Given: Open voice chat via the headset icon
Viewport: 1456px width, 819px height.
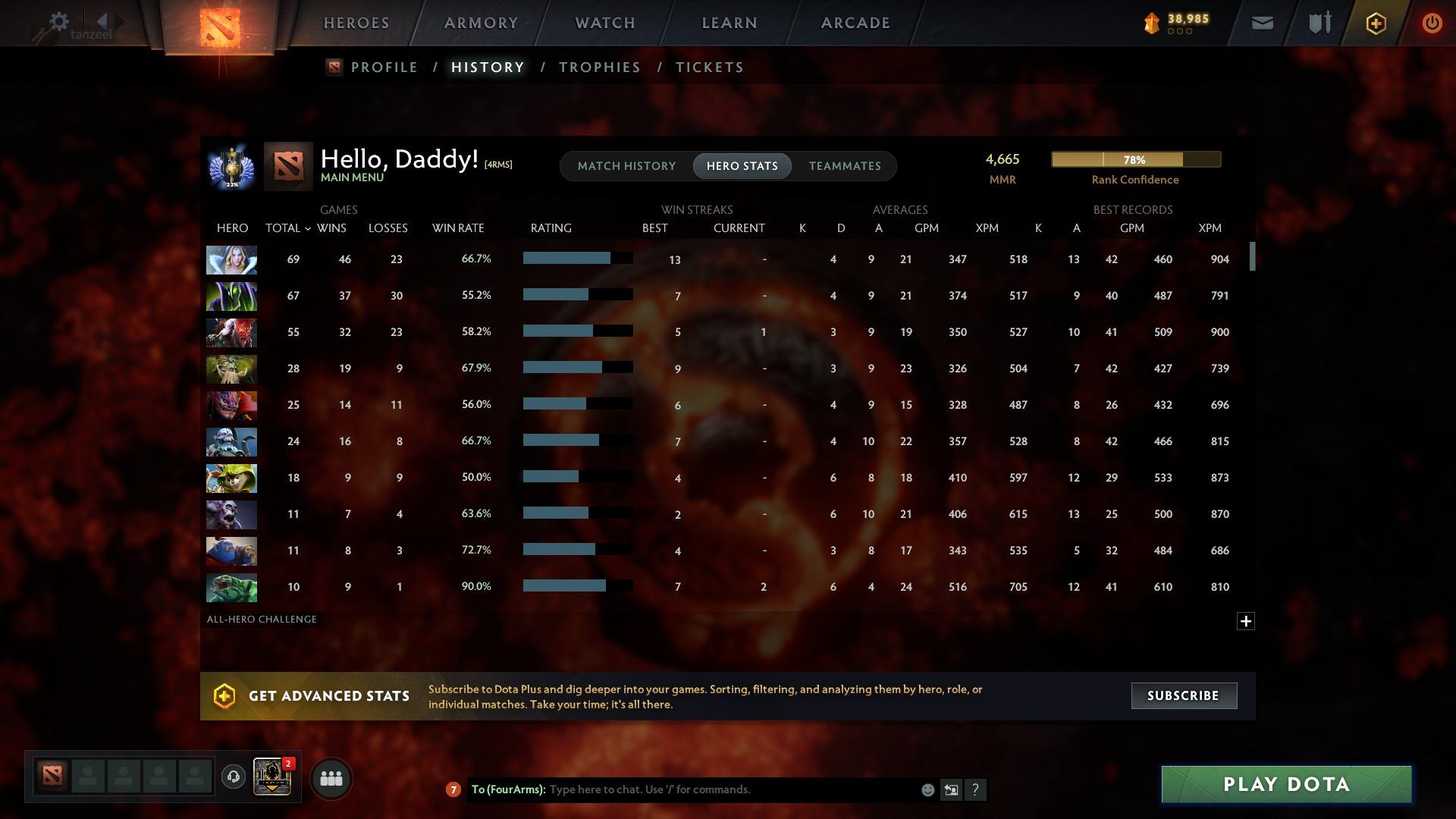Looking at the screenshot, I should click(x=233, y=778).
